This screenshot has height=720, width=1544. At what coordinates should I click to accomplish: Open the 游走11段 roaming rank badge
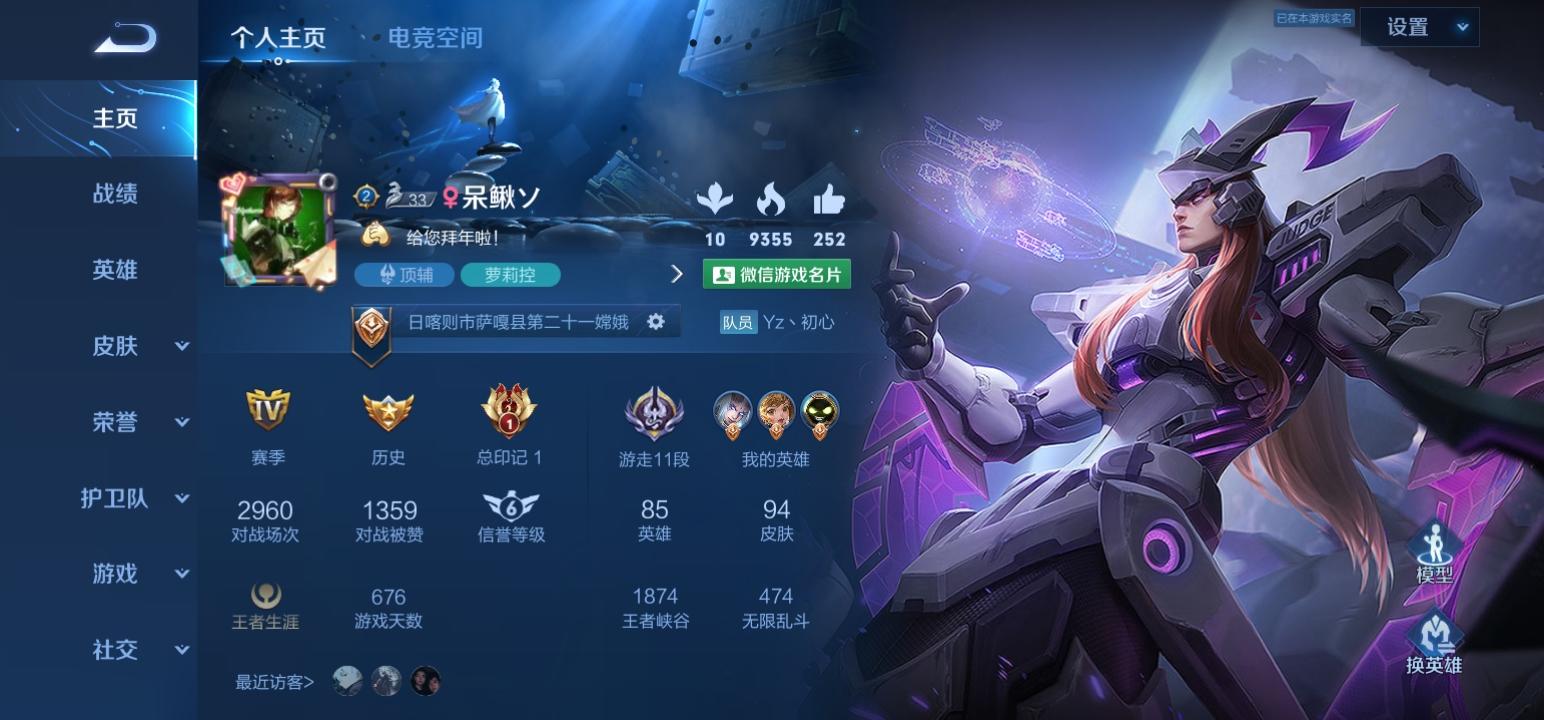tap(655, 410)
